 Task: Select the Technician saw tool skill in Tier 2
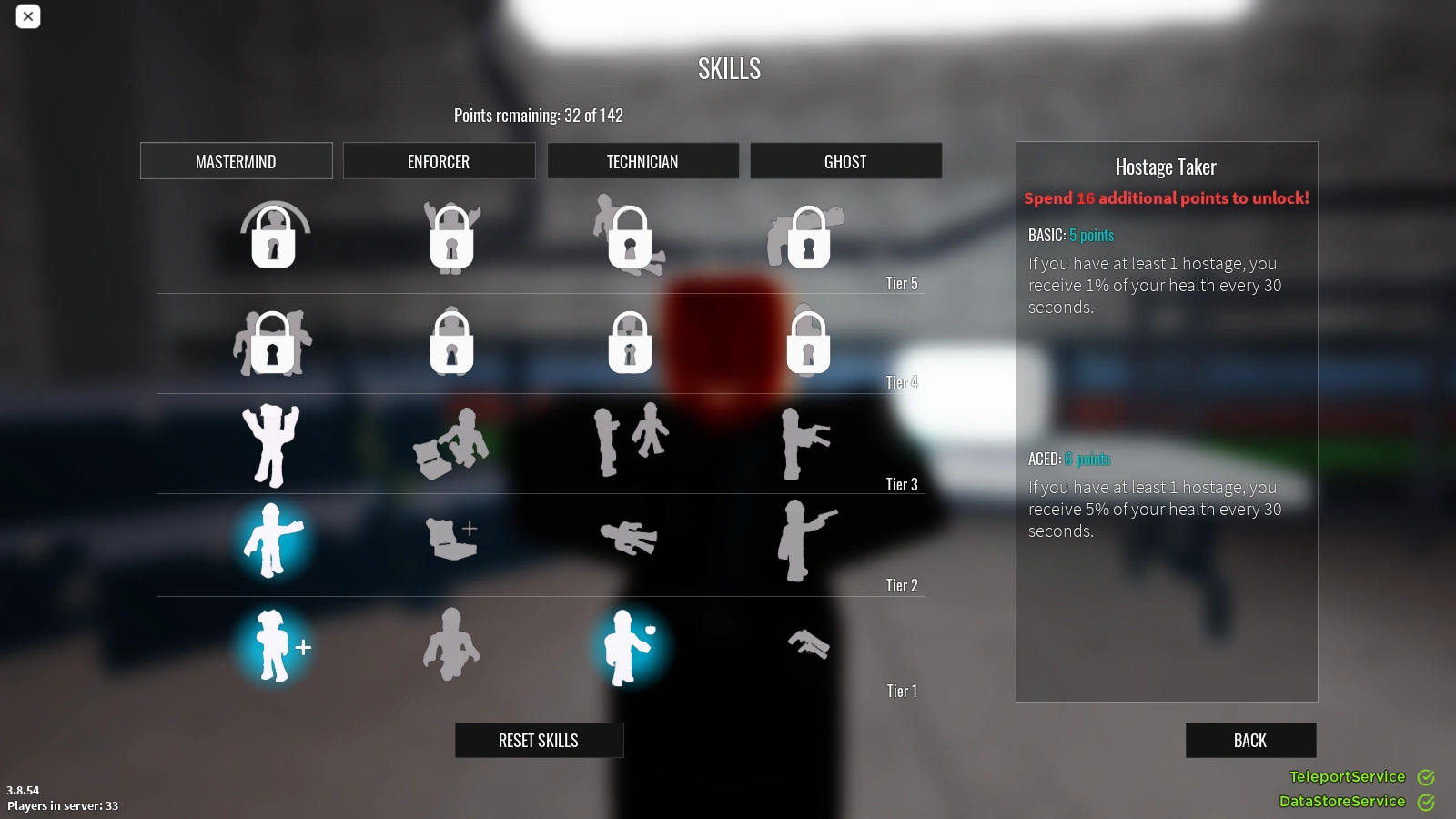point(628,539)
